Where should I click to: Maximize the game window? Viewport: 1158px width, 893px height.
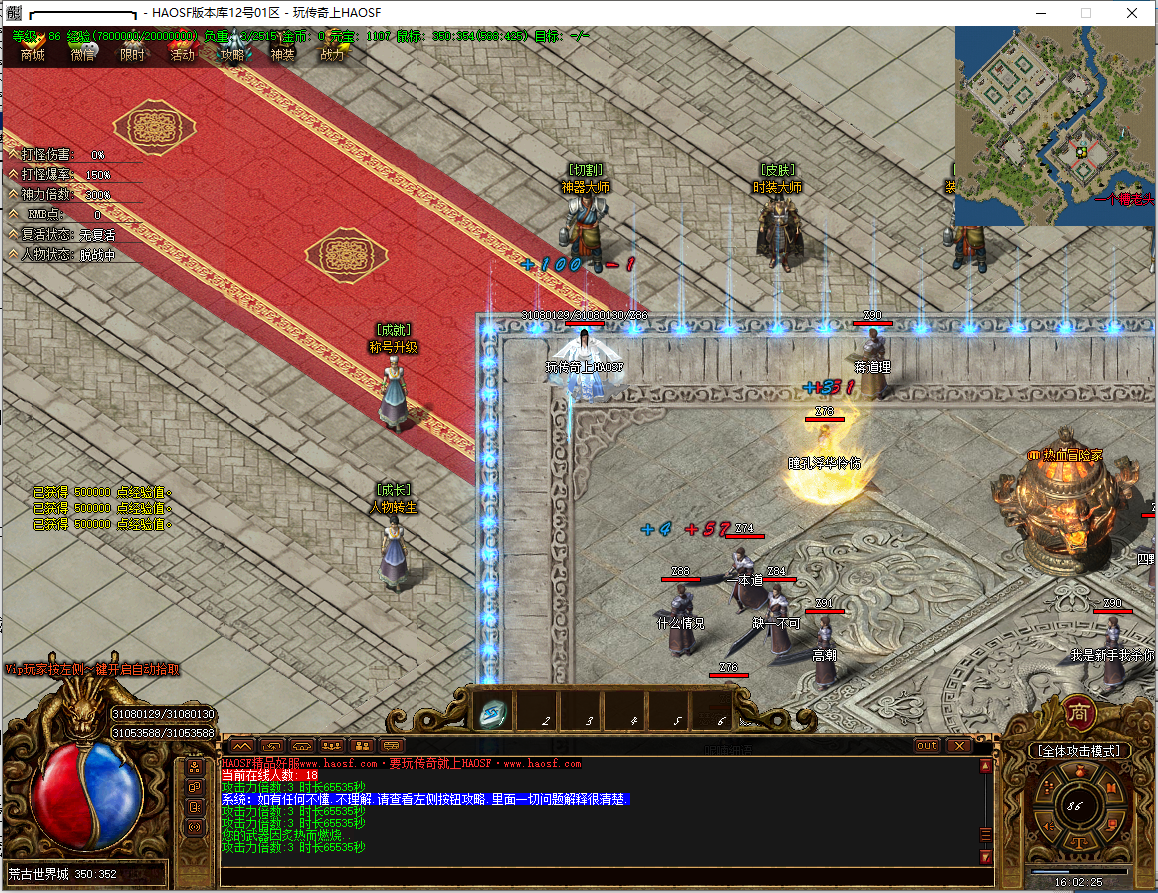point(1086,13)
